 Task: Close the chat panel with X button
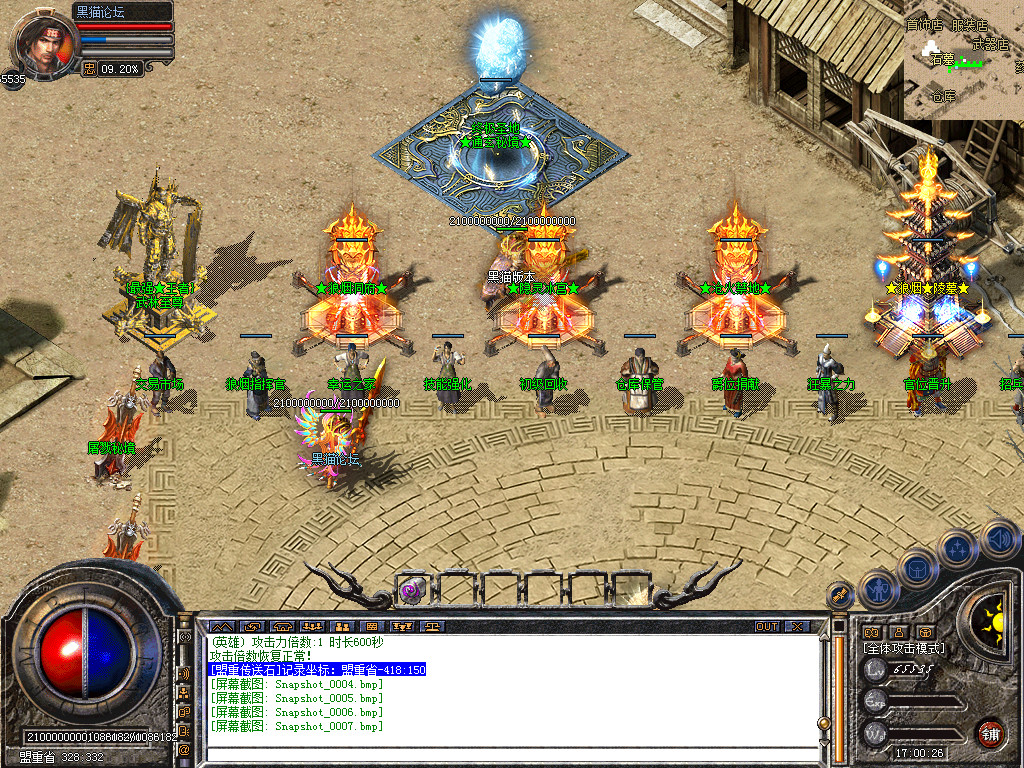(796, 626)
